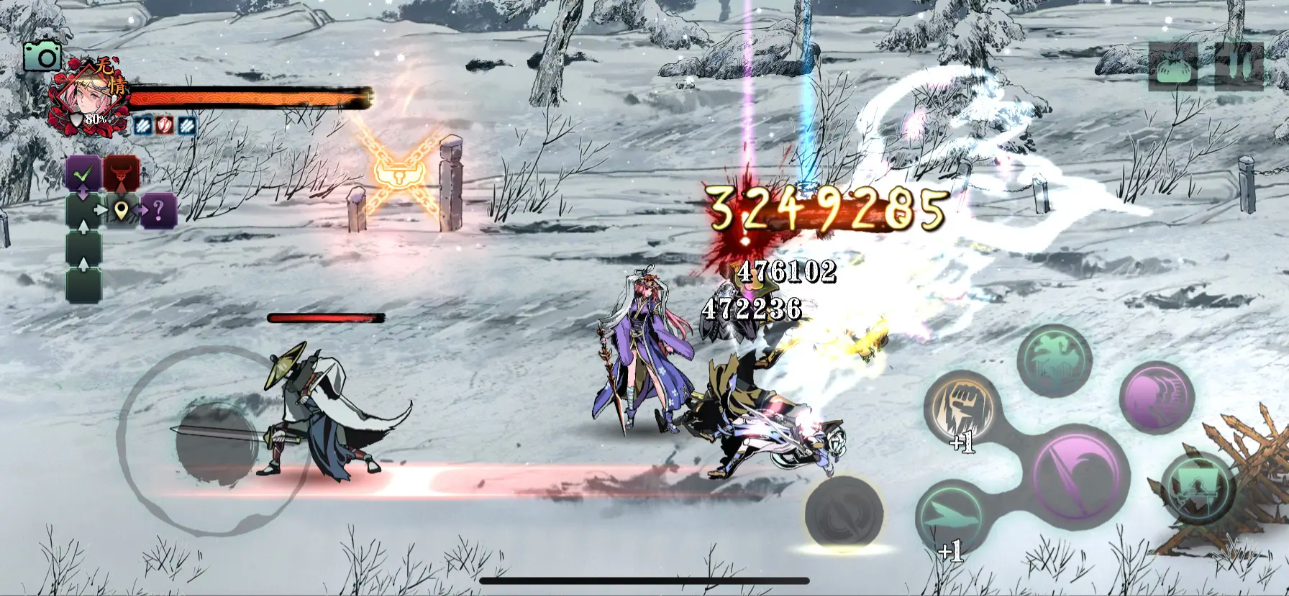Trigger the purple crescent slash skill
The width and height of the screenshot is (1289, 596).
1157,397
